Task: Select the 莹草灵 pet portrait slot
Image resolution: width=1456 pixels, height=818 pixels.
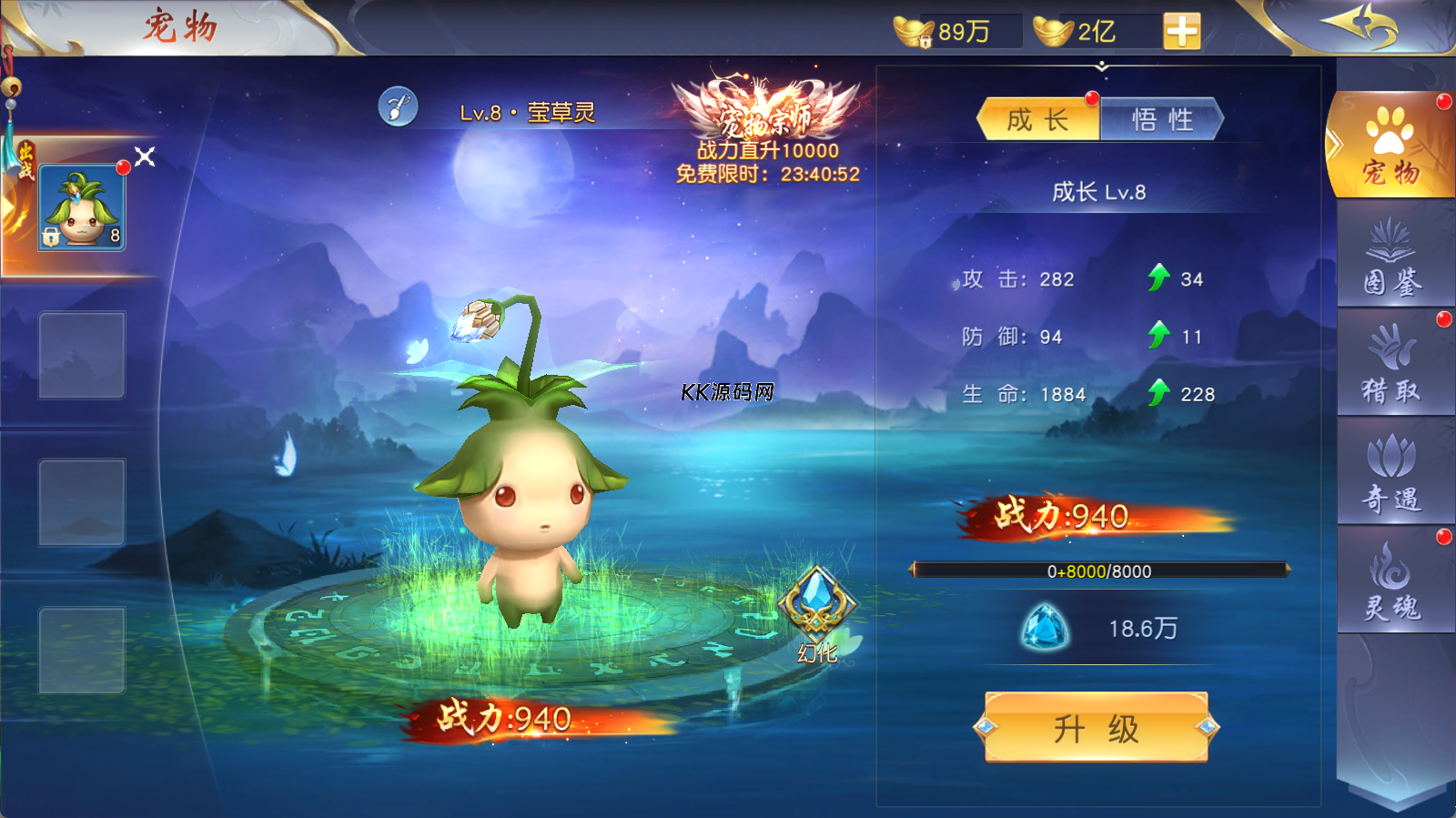Action: 82,208
